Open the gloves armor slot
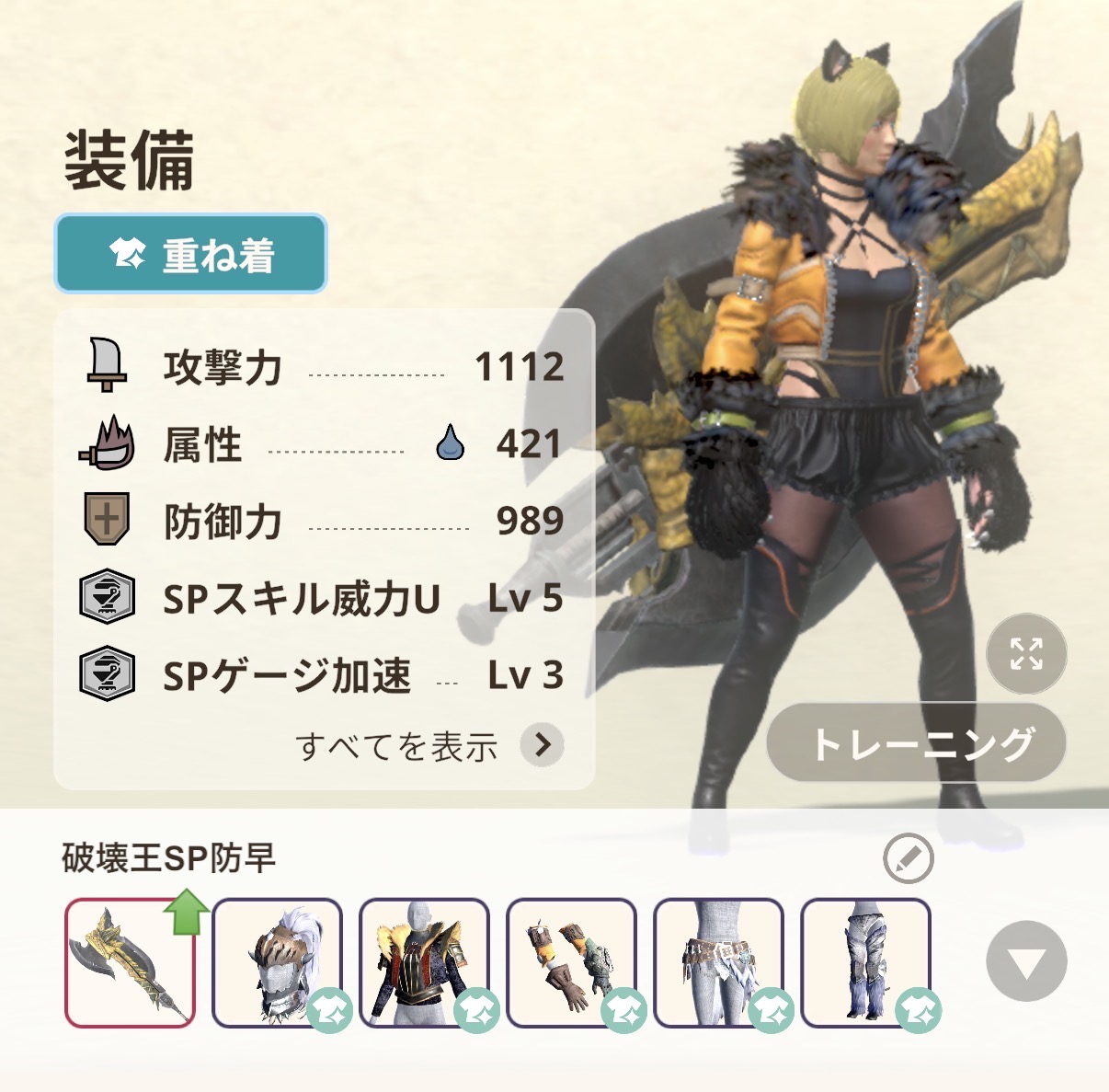The height and width of the screenshot is (1092, 1109). pos(571,962)
